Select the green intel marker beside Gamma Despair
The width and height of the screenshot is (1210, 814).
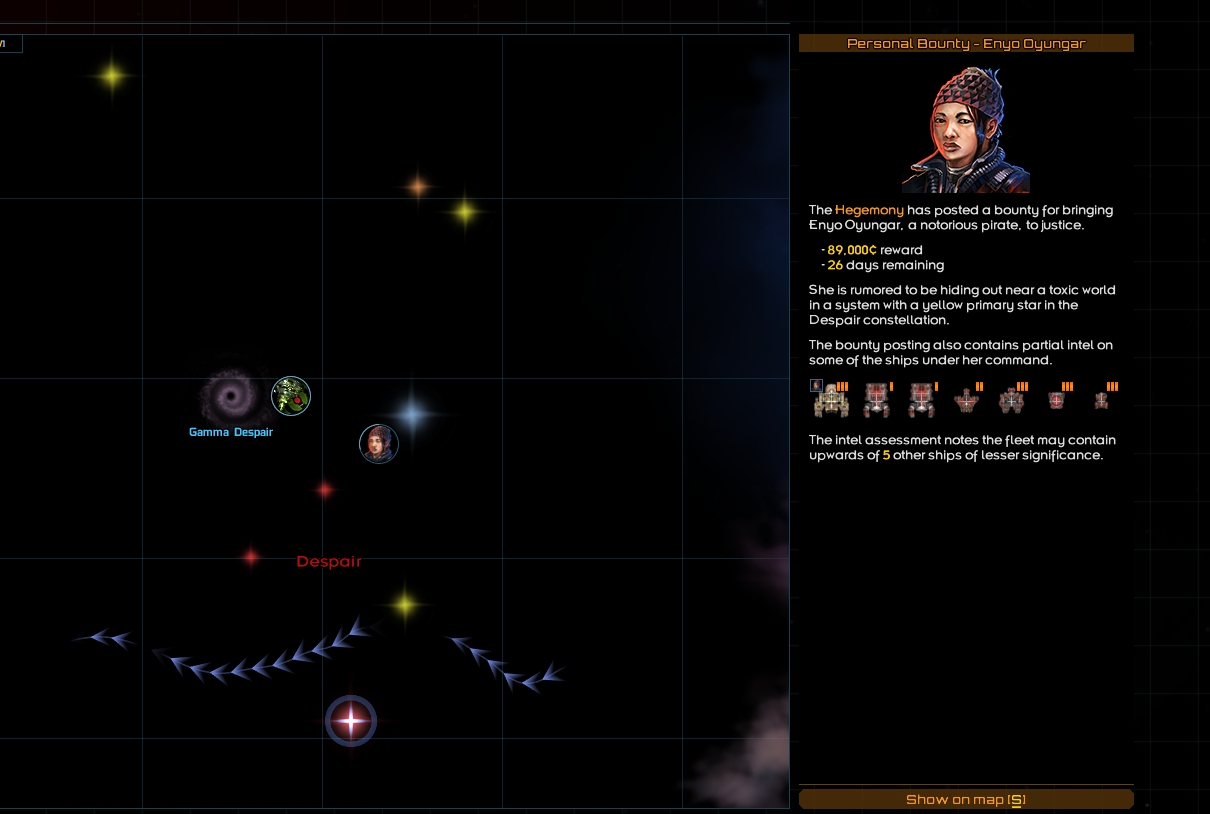pyautogui.click(x=291, y=396)
